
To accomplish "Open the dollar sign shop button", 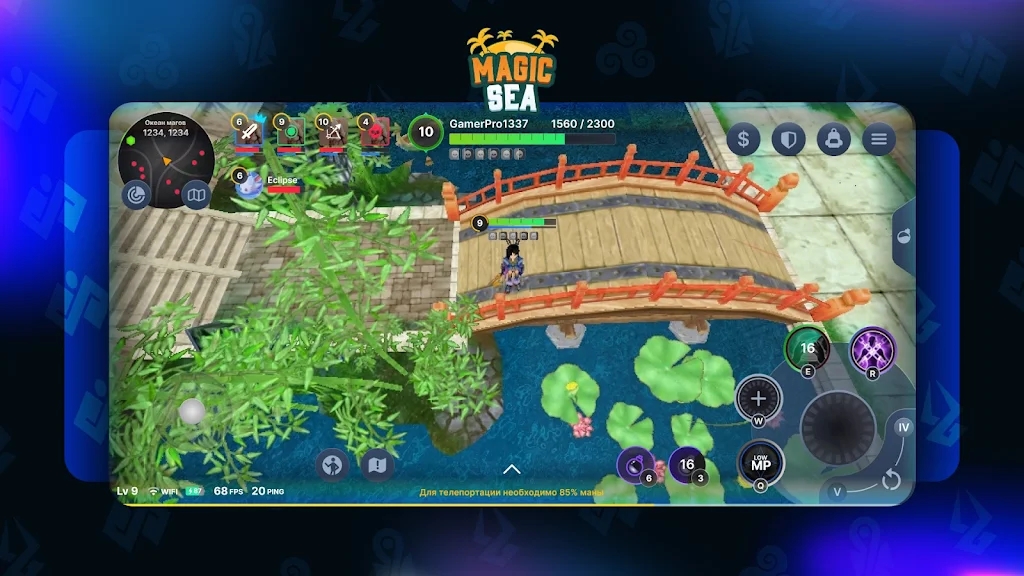I will pos(743,139).
